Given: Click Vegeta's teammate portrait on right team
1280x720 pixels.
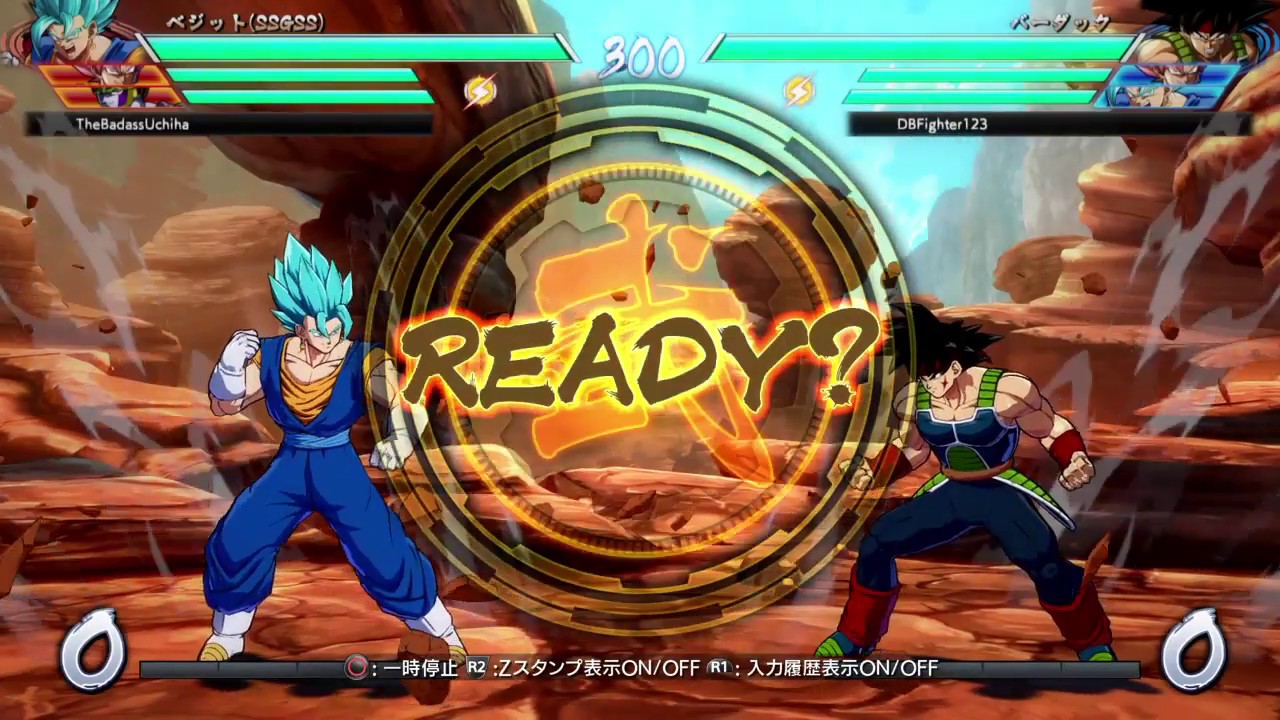Looking at the screenshot, I should [1172, 74].
